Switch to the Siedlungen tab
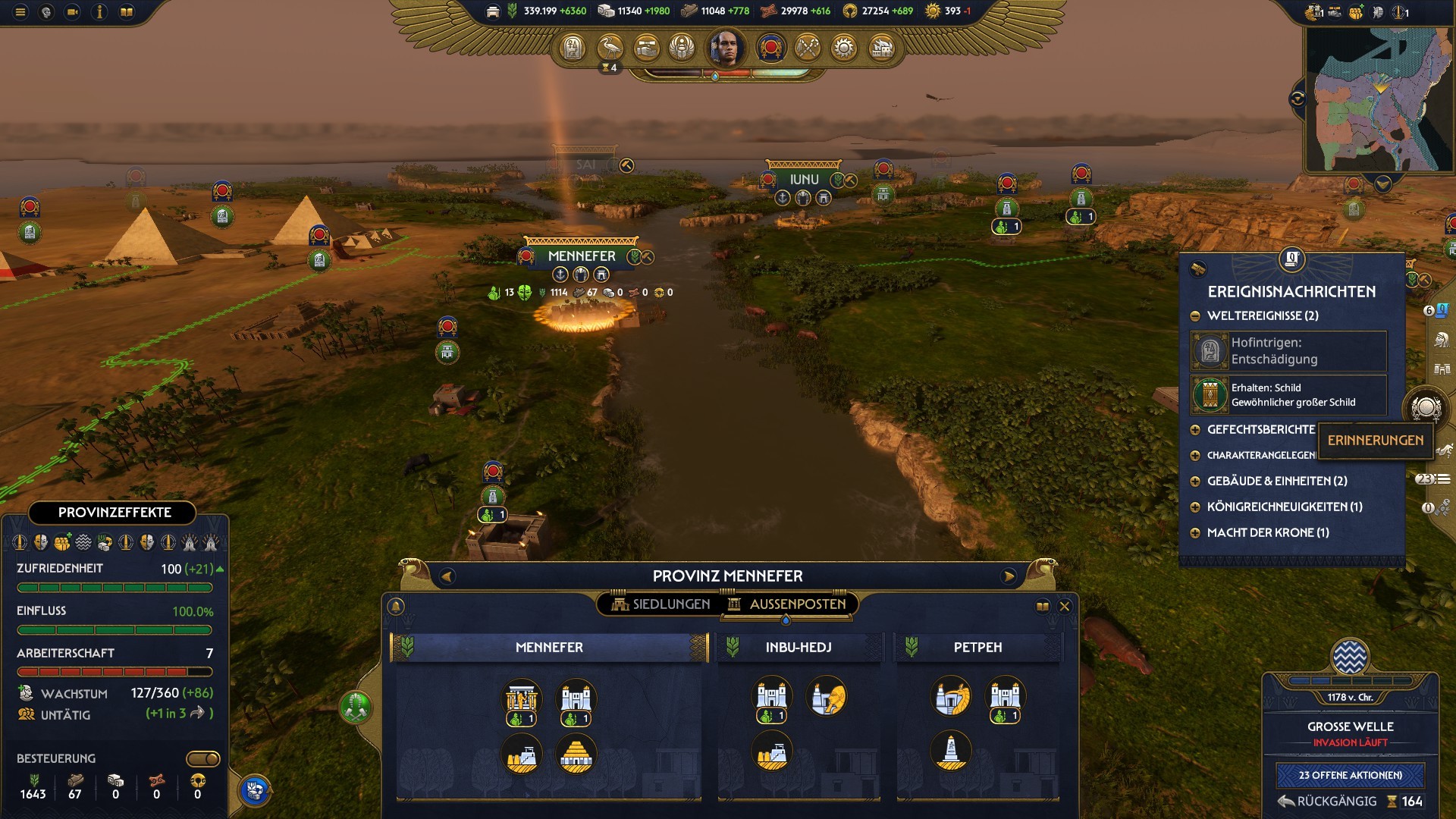The width and height of the screenshot is (1456, 819). [661, 604]
